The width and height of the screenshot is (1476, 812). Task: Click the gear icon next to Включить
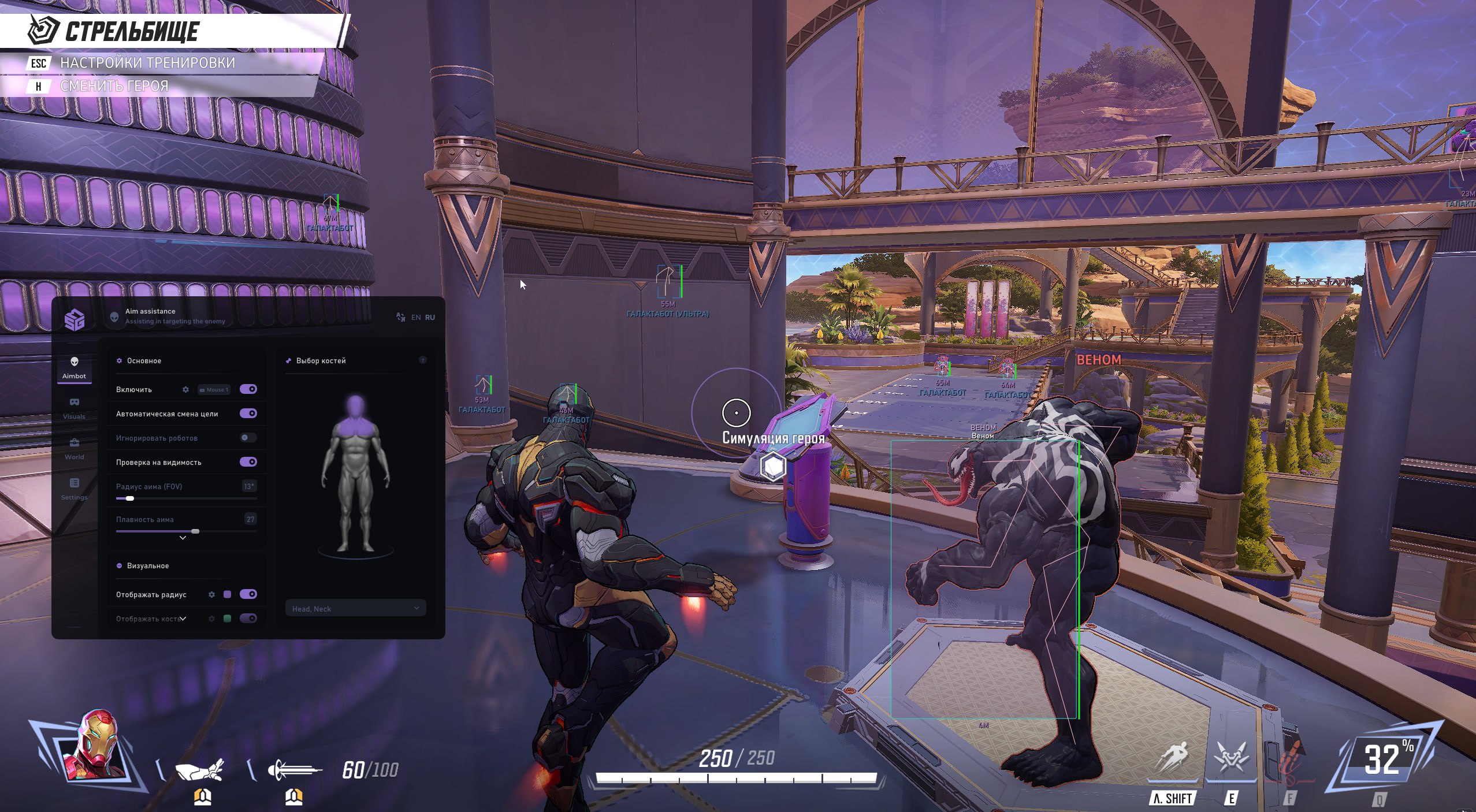(x=185, y=389)
